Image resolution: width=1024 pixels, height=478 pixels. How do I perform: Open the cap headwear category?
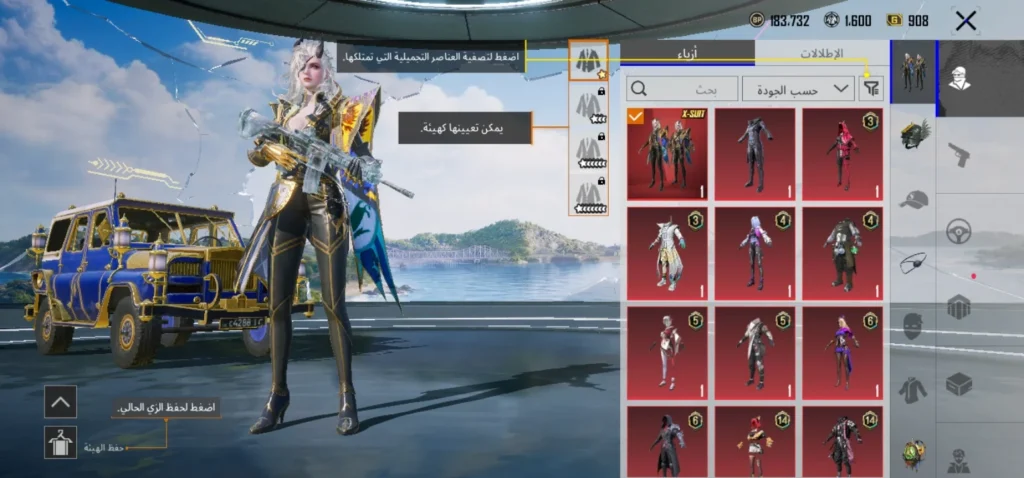coord(913,200)
